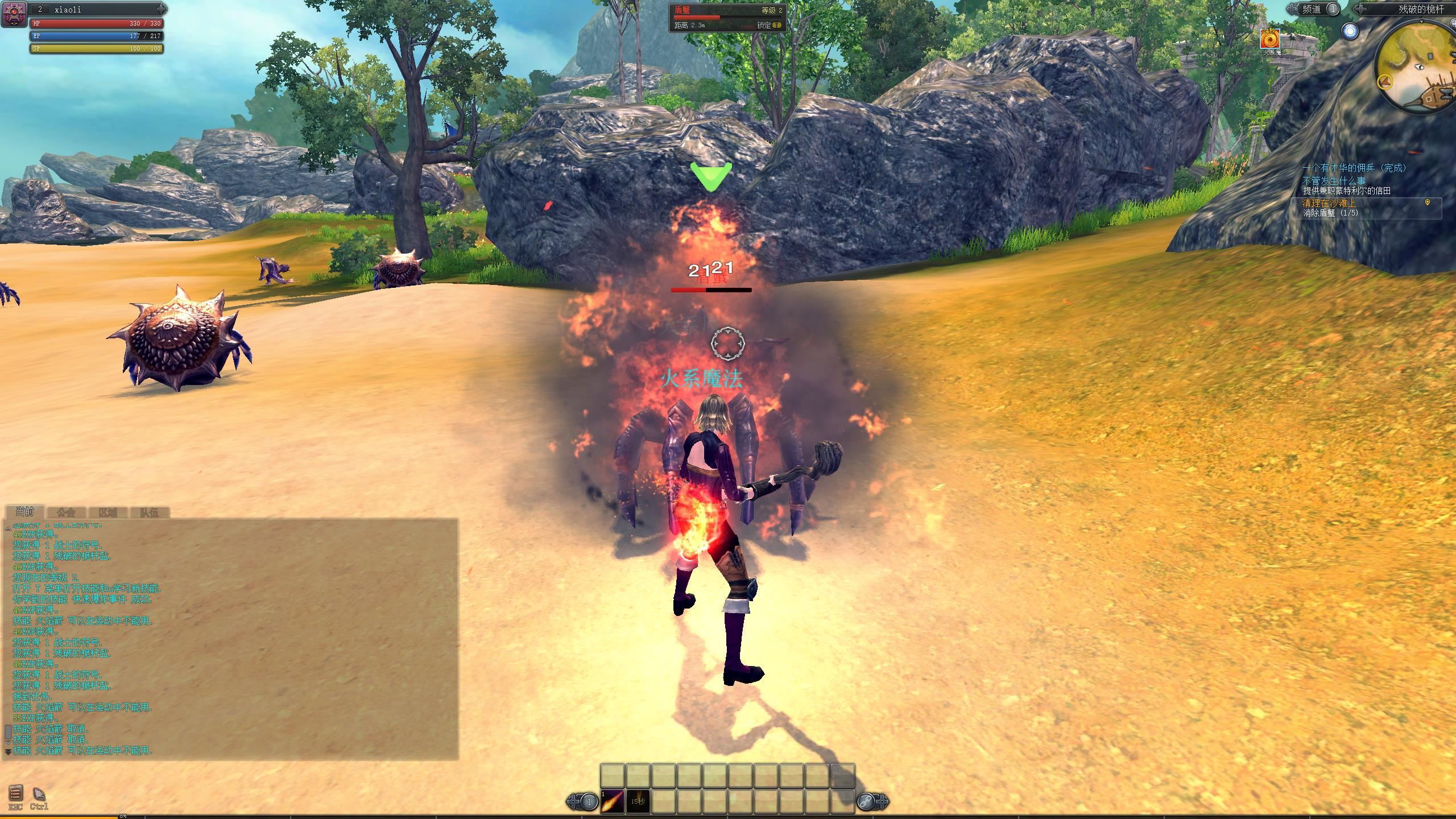The image size is (1456, 819).
Task: Select the 清理在沙滩上 quest tracker entry
Action: [x=1329, y=202]
